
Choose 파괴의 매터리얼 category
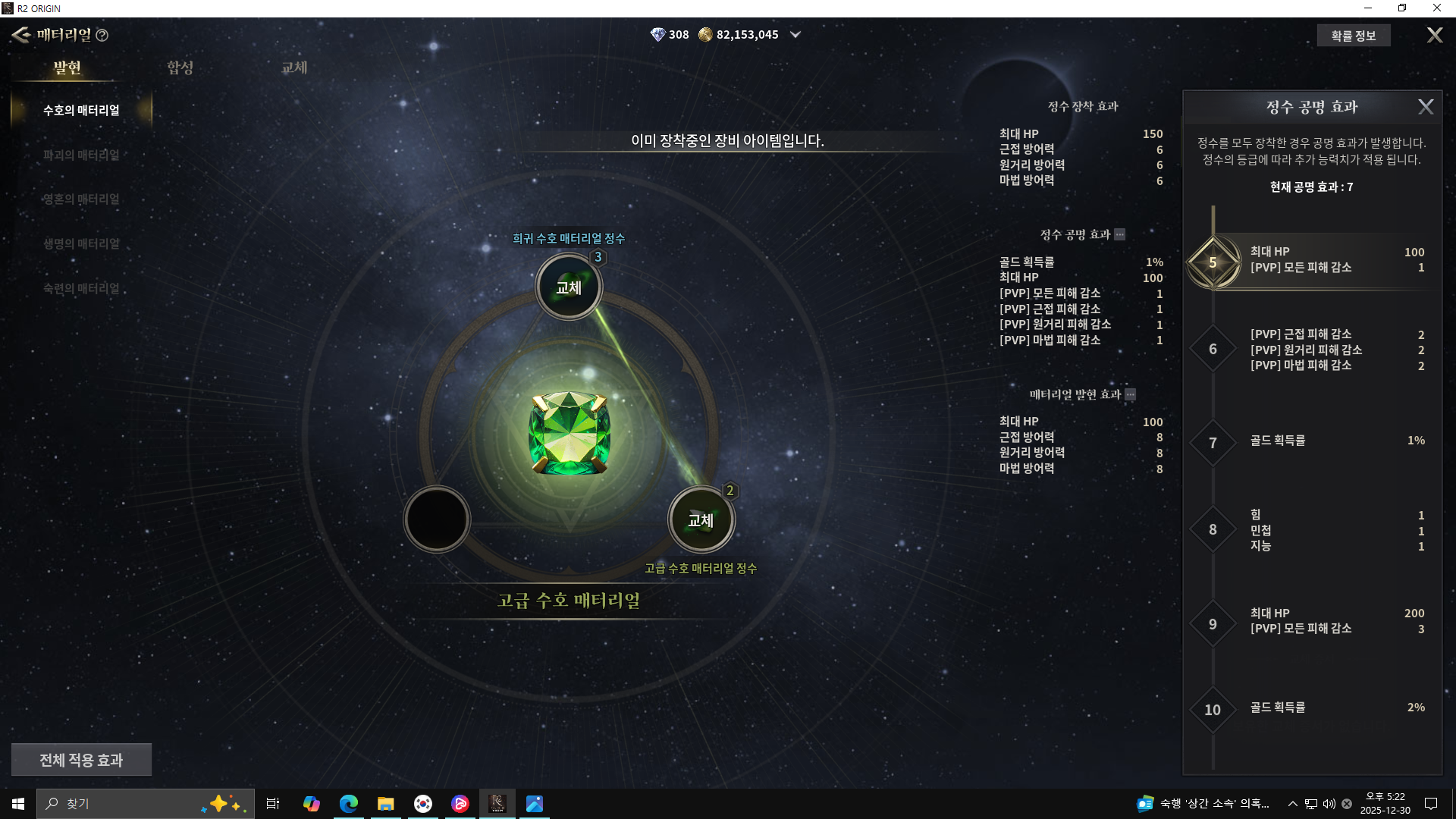(x=81, y=155)
